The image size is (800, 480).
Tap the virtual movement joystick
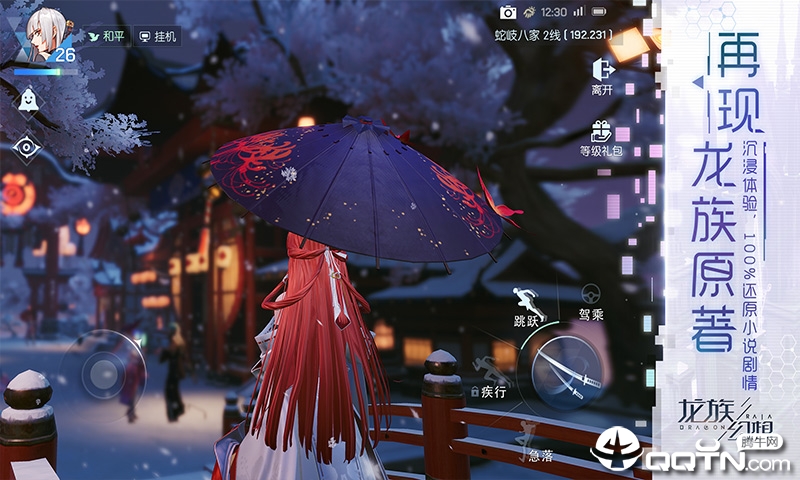coord(103,374)
